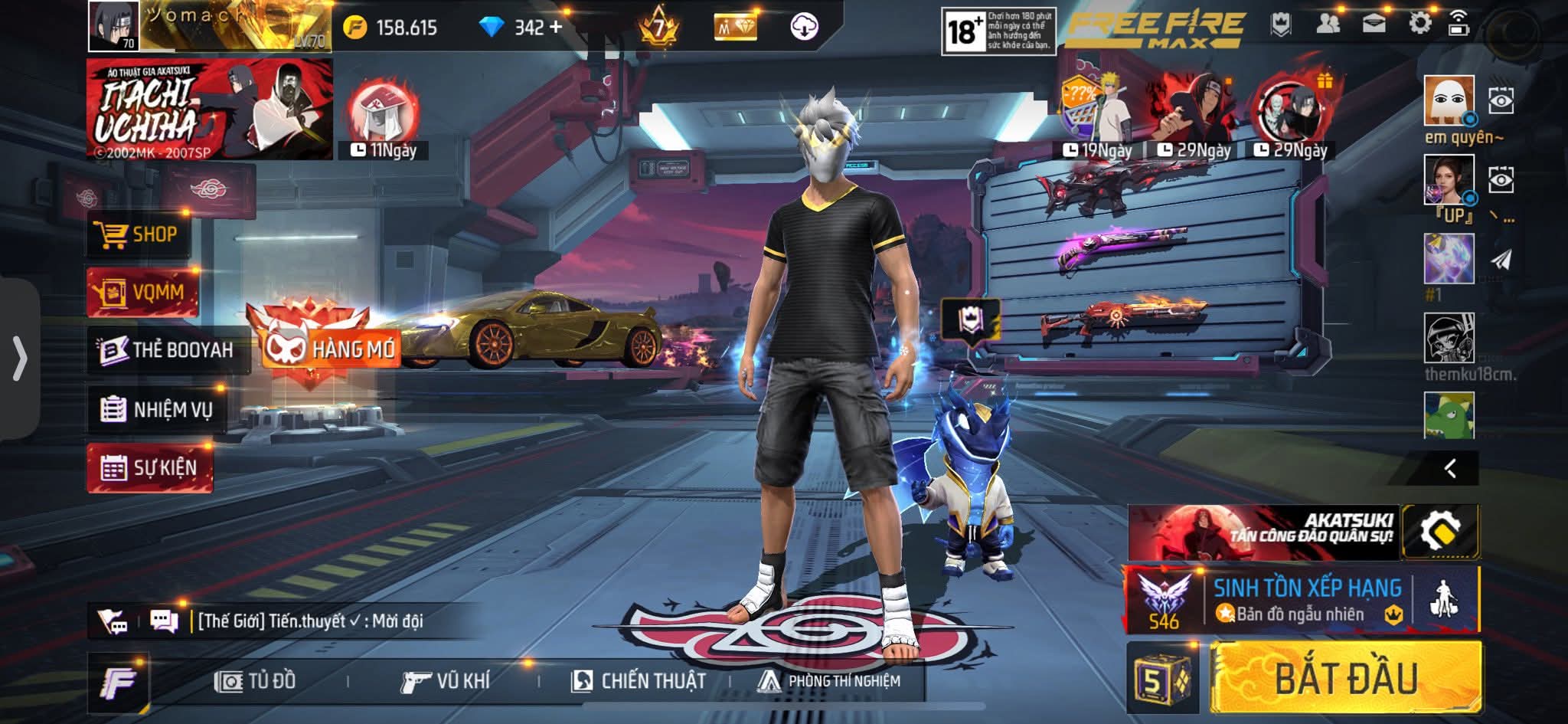Add diamonds with the plus button
The image size is (1568, 724).
556,28
